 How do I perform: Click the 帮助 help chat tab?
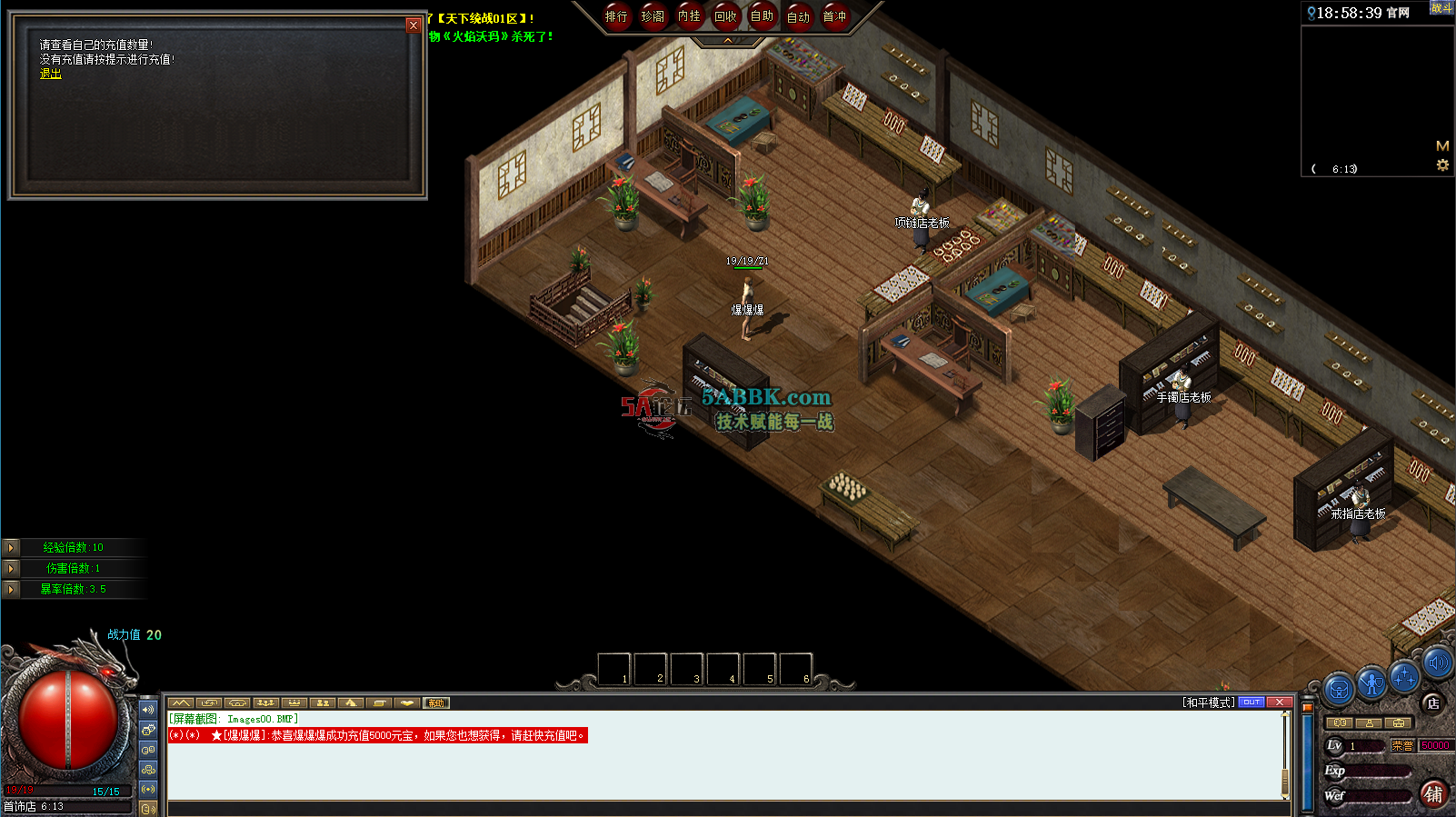(x=436, y=702)
